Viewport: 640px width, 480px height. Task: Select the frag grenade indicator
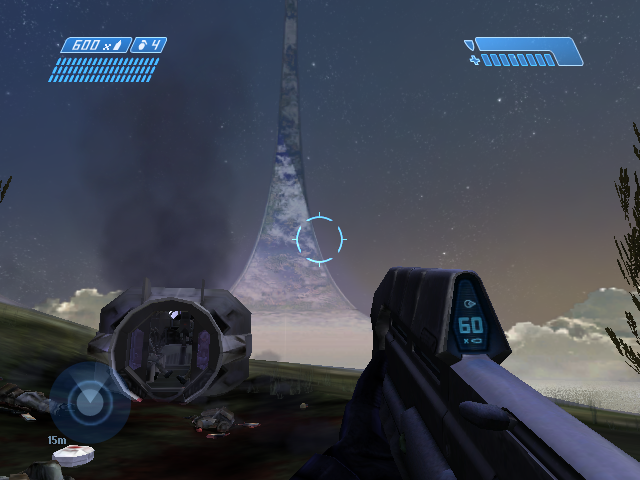coord(149,45)
